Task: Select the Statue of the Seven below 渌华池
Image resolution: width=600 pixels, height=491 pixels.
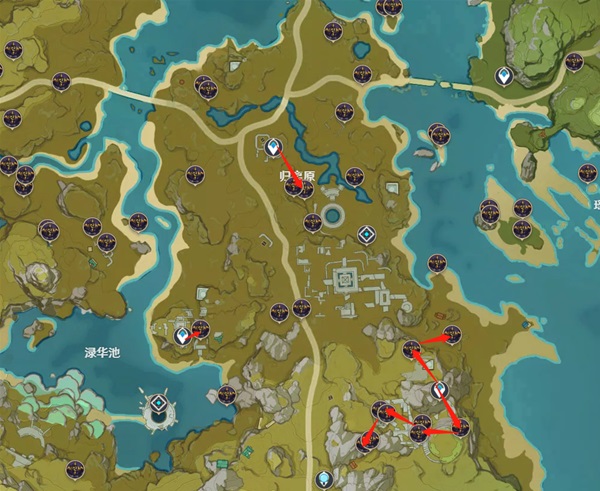Action: 159,406
